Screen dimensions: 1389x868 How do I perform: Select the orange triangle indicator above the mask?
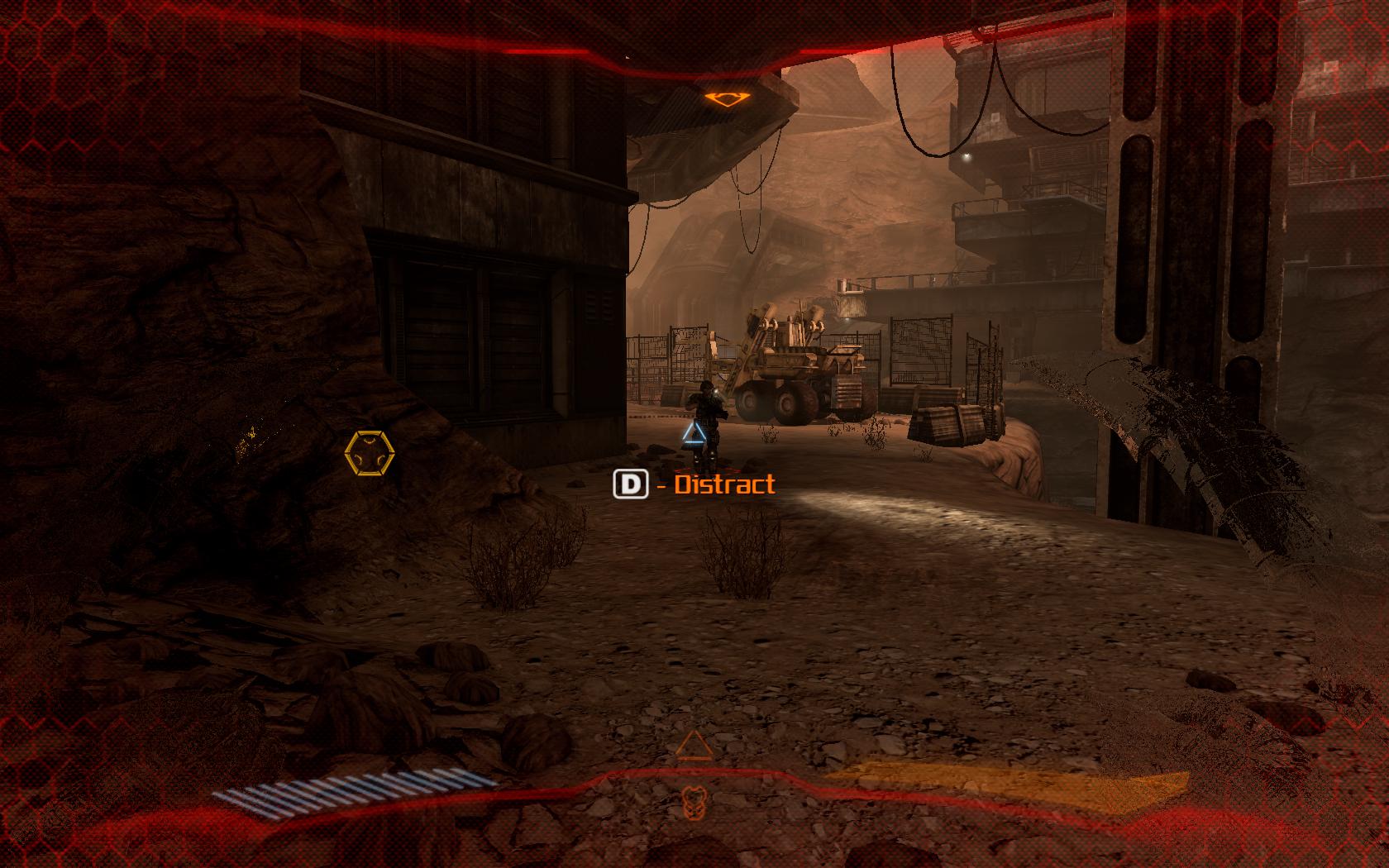point(694,746)
